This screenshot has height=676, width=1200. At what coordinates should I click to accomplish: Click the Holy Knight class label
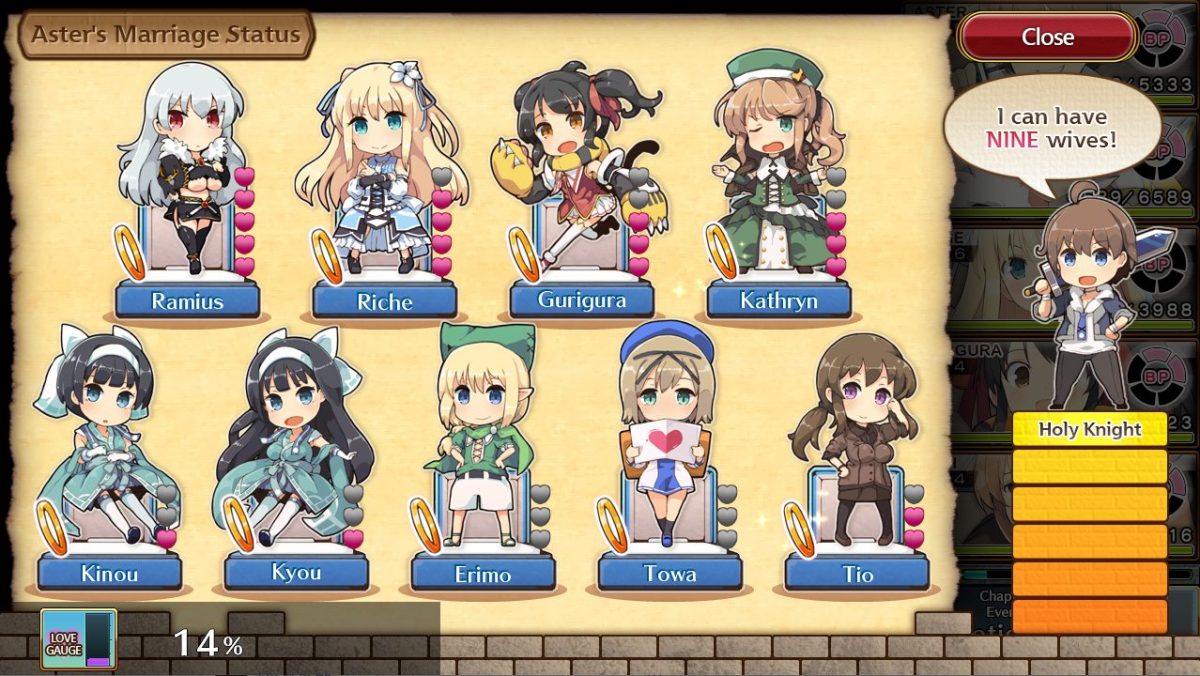pyautogui.click(x=1089, y=430)
